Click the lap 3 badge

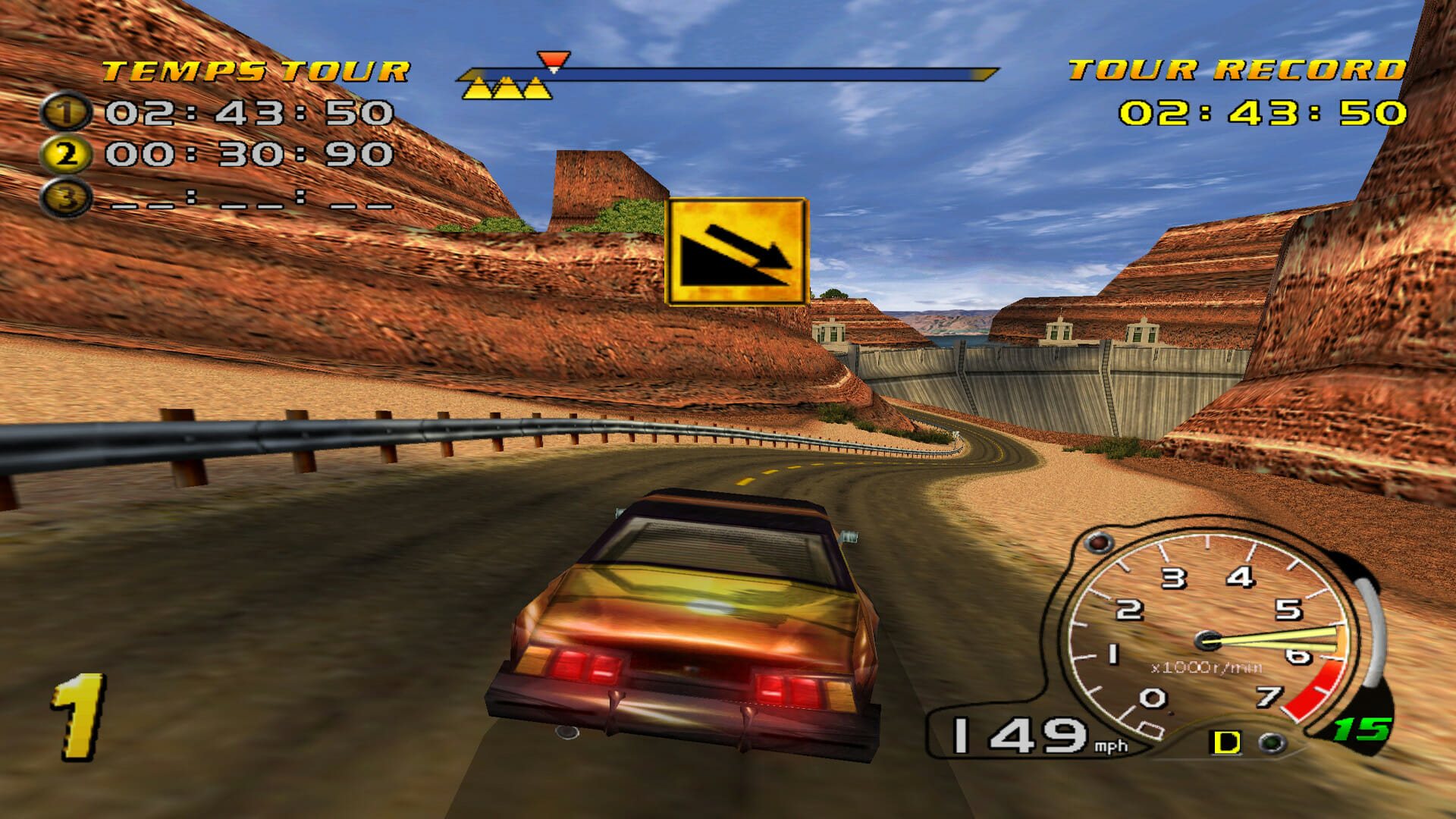tap(66, 198)
